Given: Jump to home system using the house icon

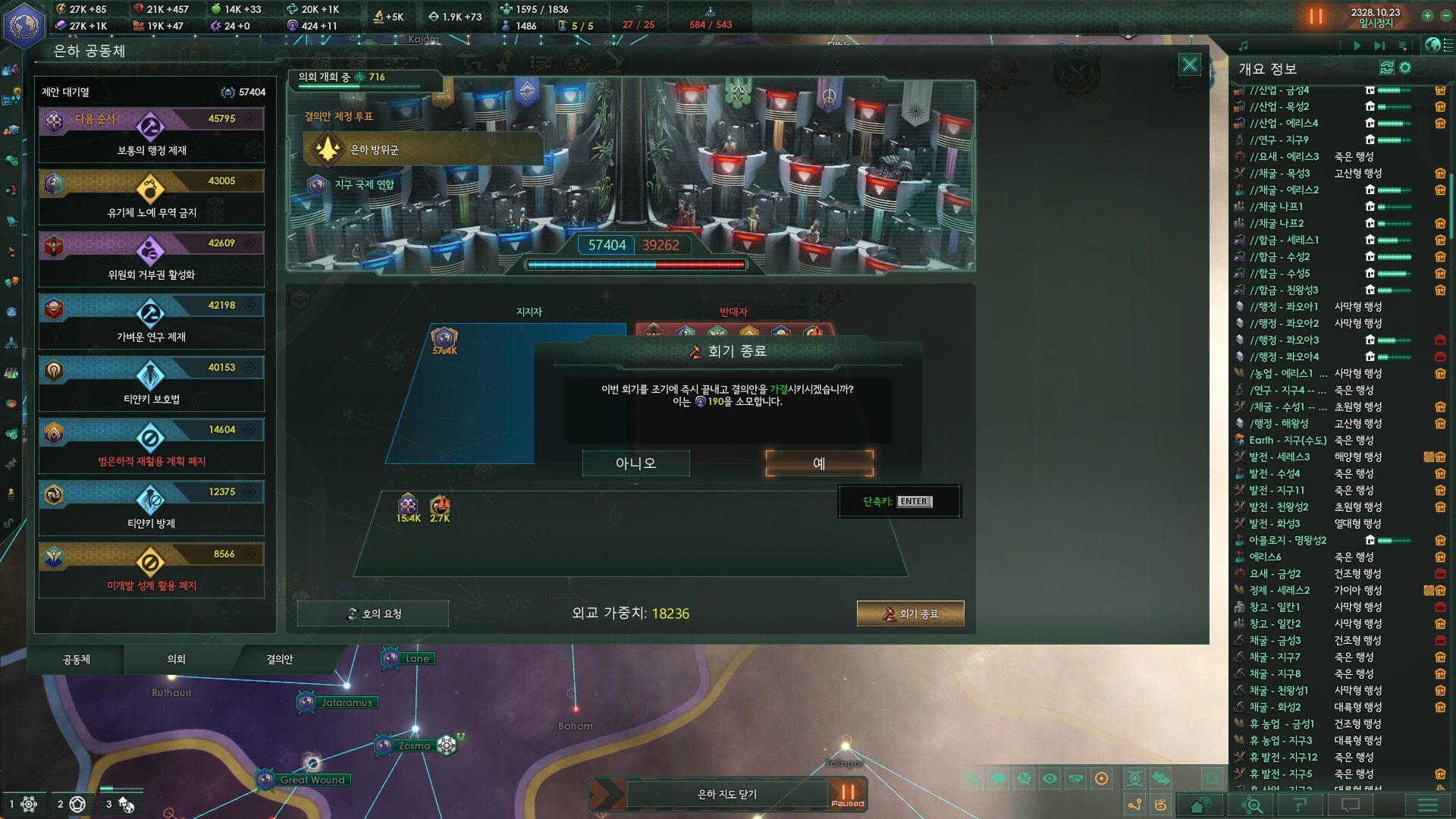Looking at the screenshot, I should (x=1197, y=805).
